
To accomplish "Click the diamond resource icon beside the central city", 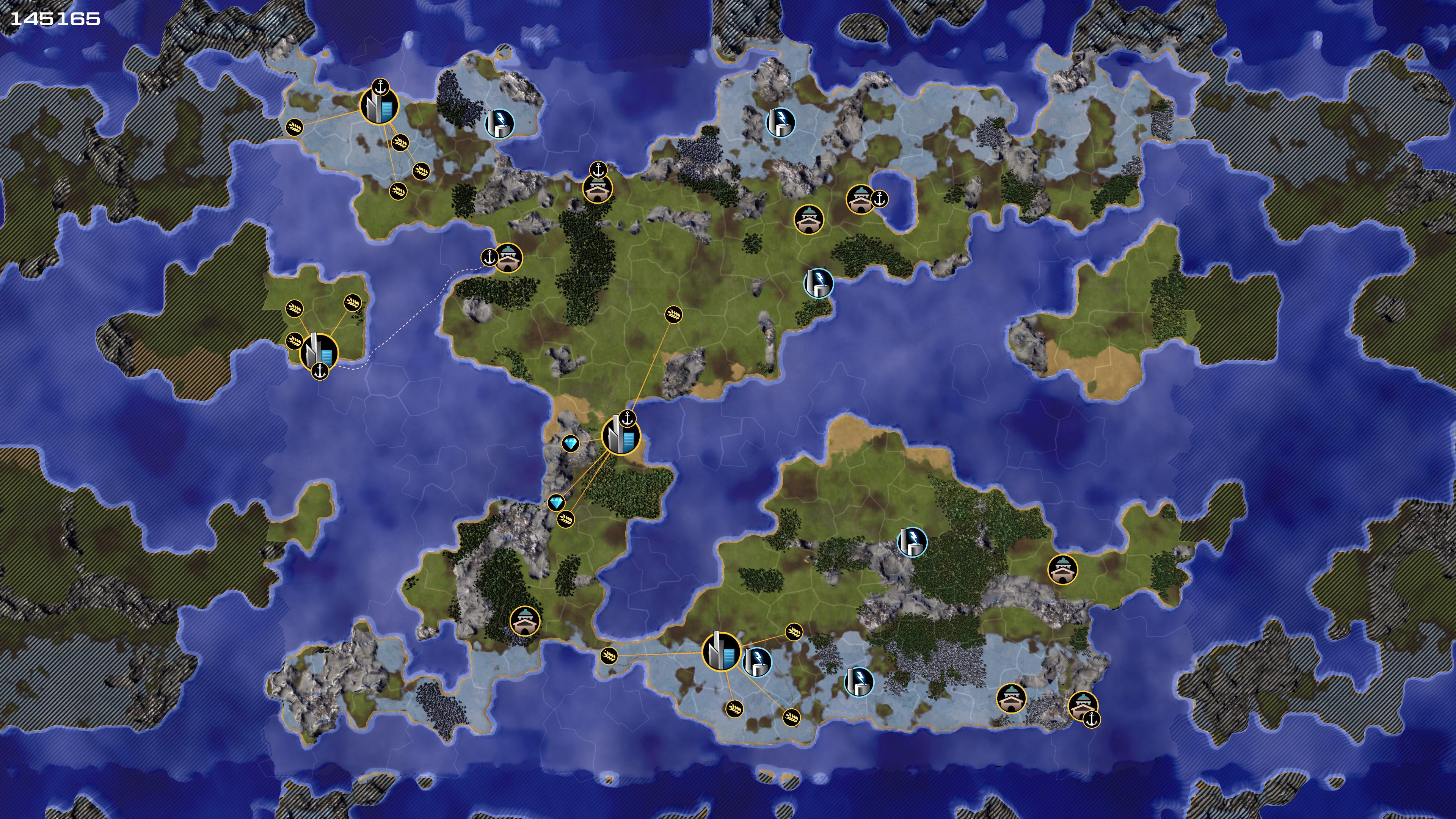I will (x=571, y=444).
